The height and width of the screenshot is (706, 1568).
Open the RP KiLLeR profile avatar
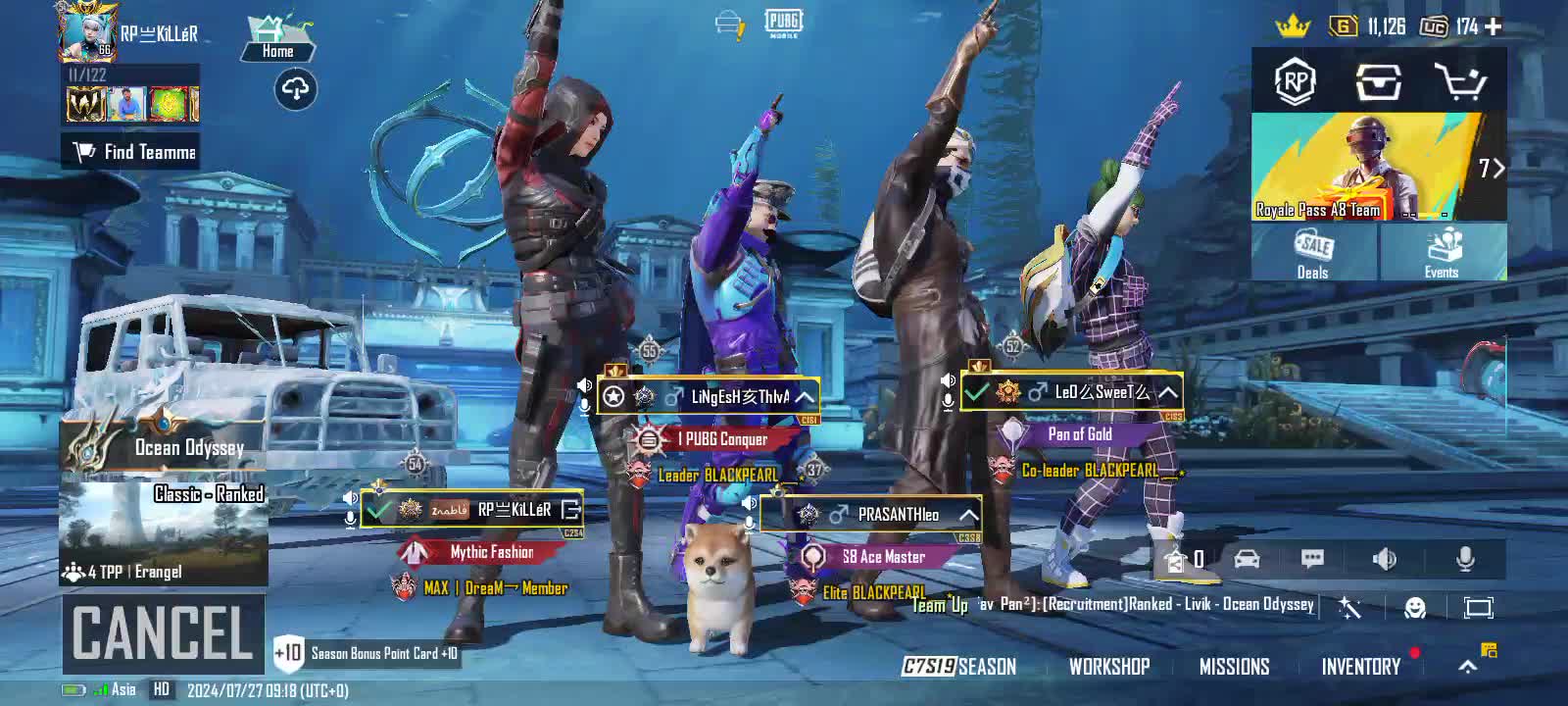click(x=88, y=31)
